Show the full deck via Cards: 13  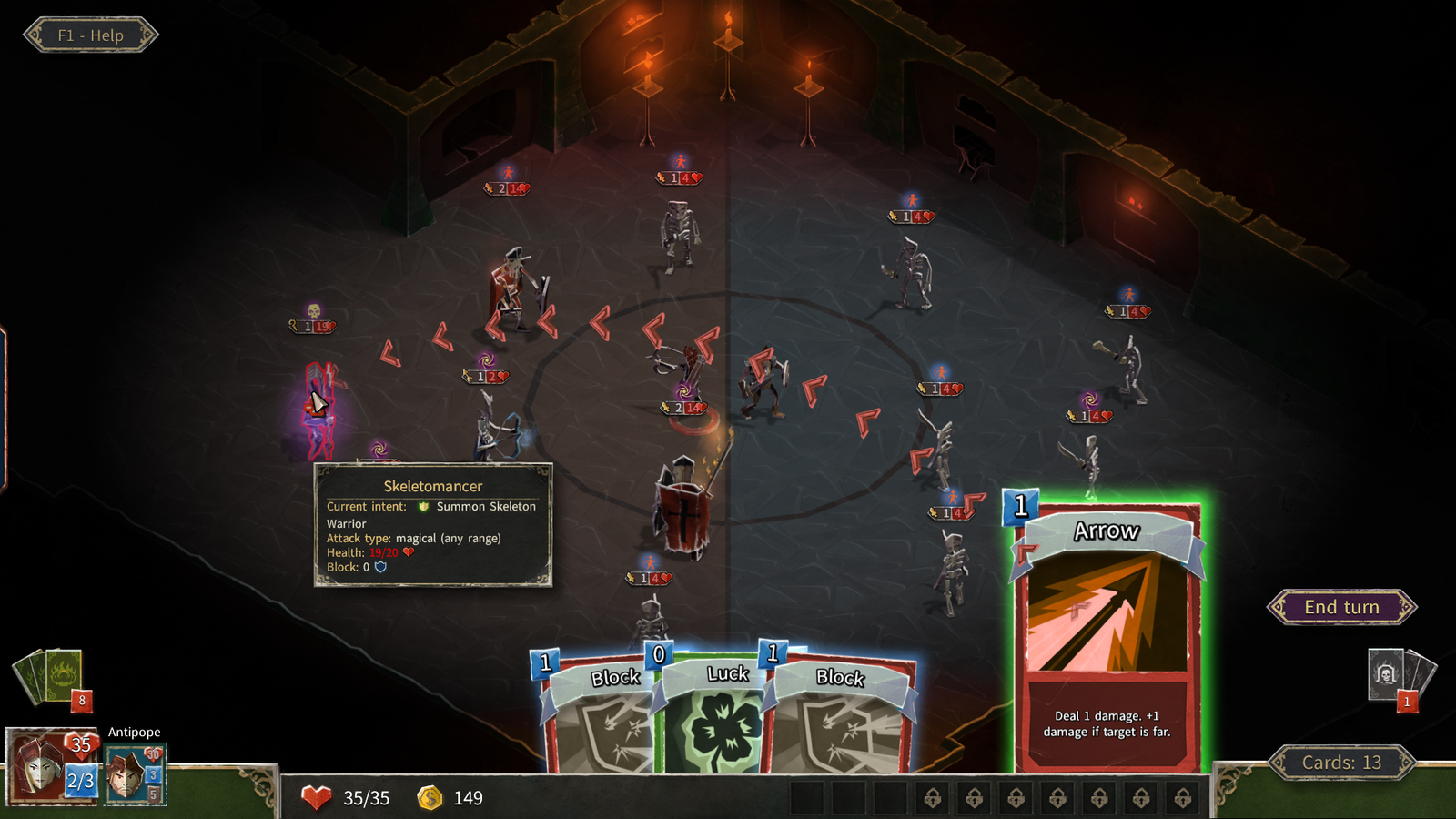pos(1341,763)
